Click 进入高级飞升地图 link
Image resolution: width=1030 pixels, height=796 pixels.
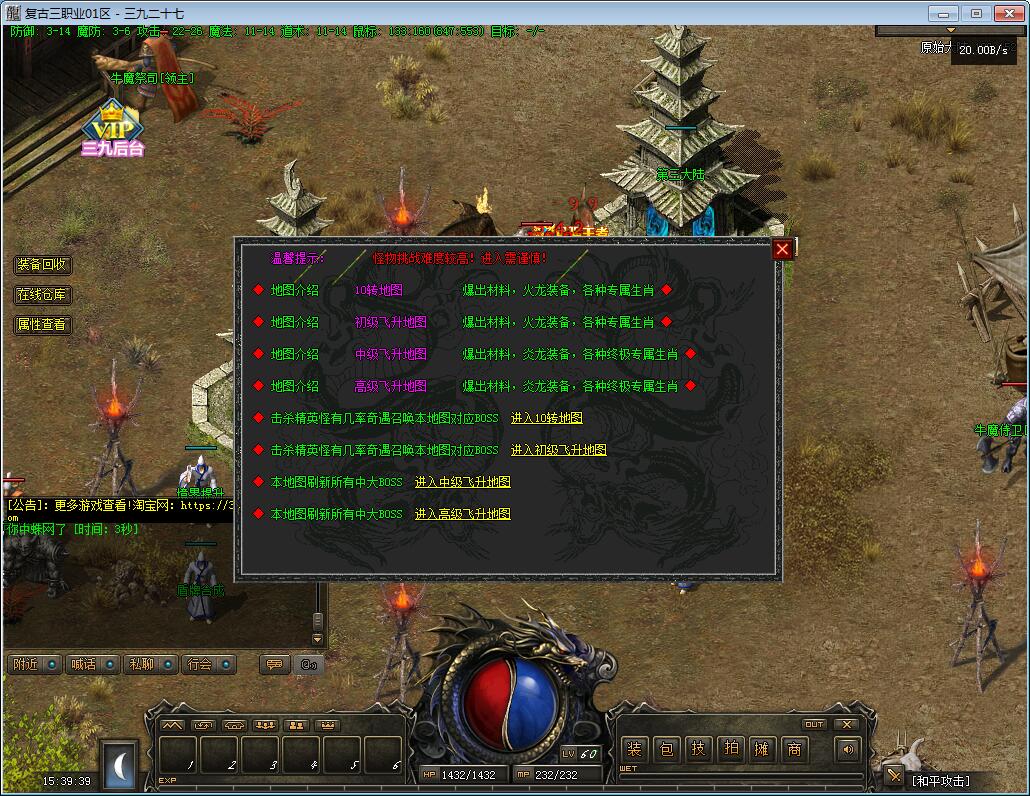point(462,514)
